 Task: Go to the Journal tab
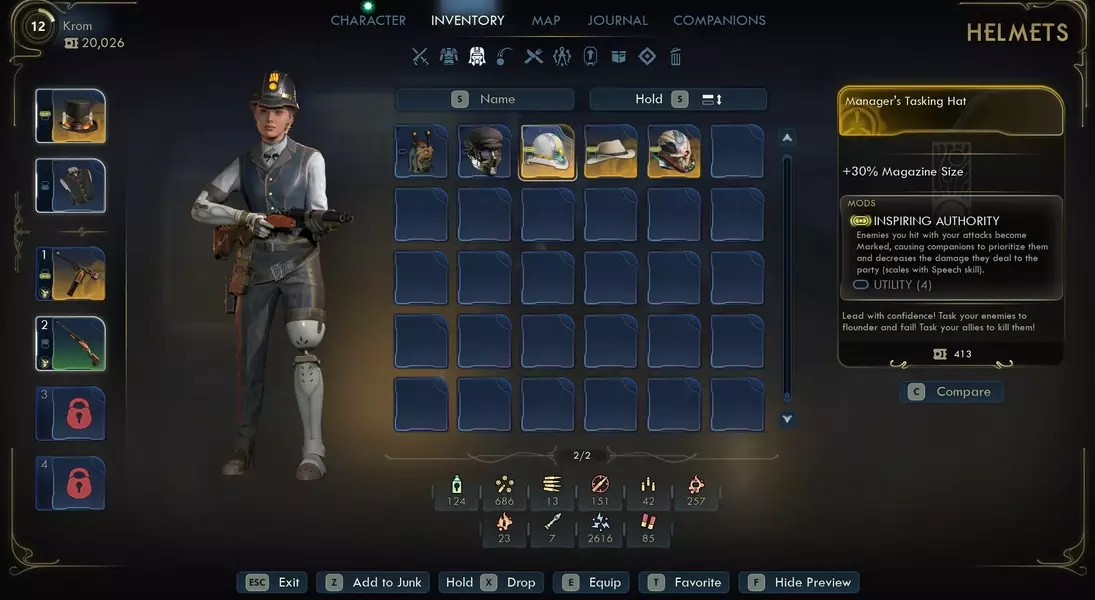pos(617,20)
